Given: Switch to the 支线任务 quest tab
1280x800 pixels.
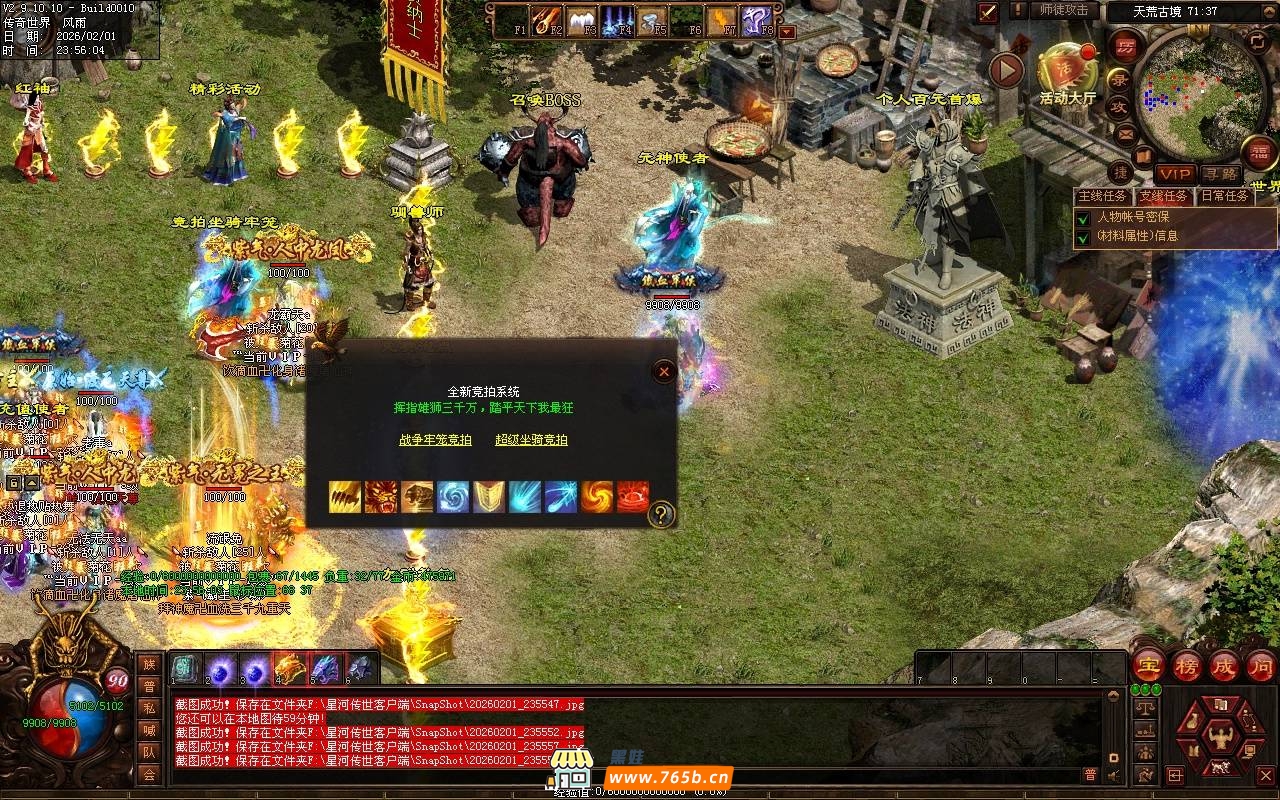Looking at the screenshot, I should (x=1165, y=196).
